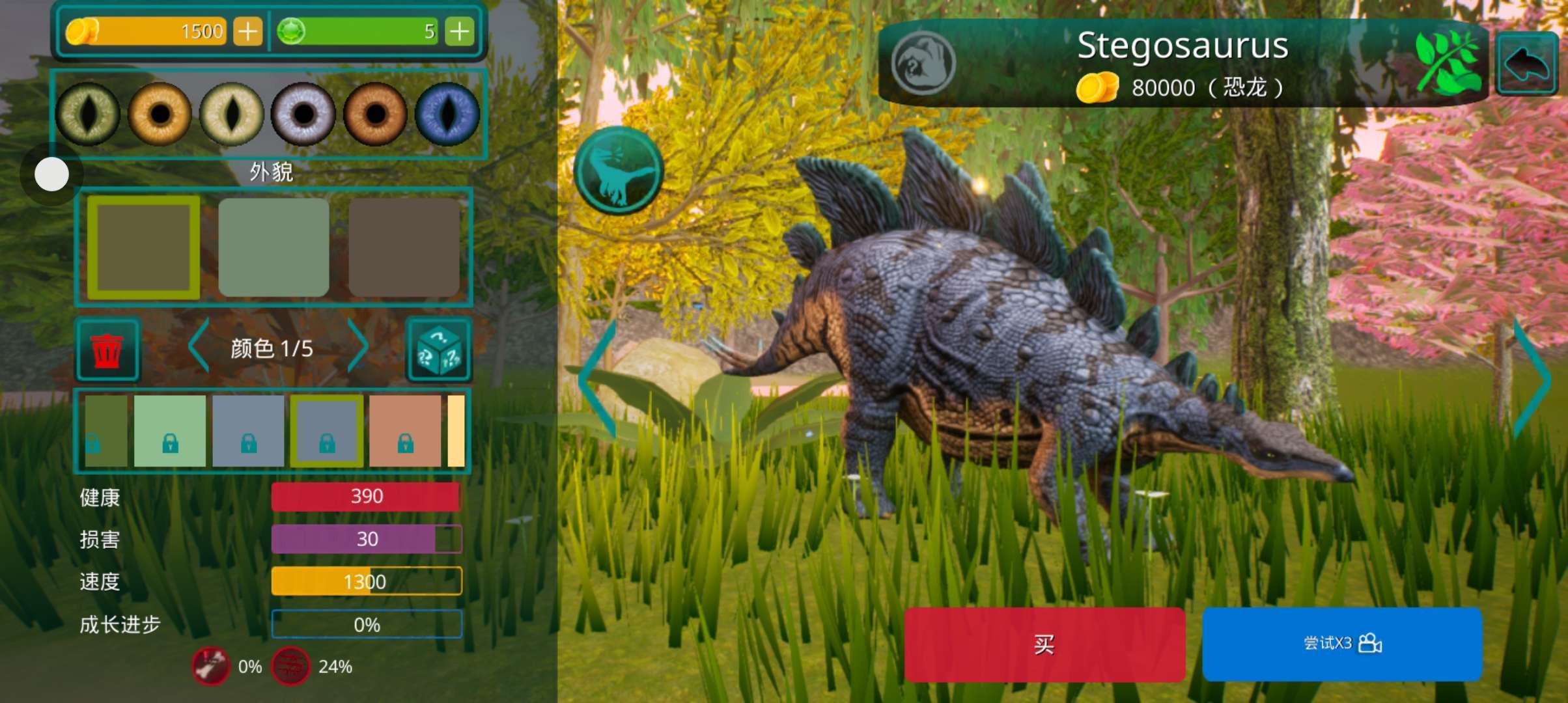
Task: Select the locked mint green swatch
Action: 169,430
